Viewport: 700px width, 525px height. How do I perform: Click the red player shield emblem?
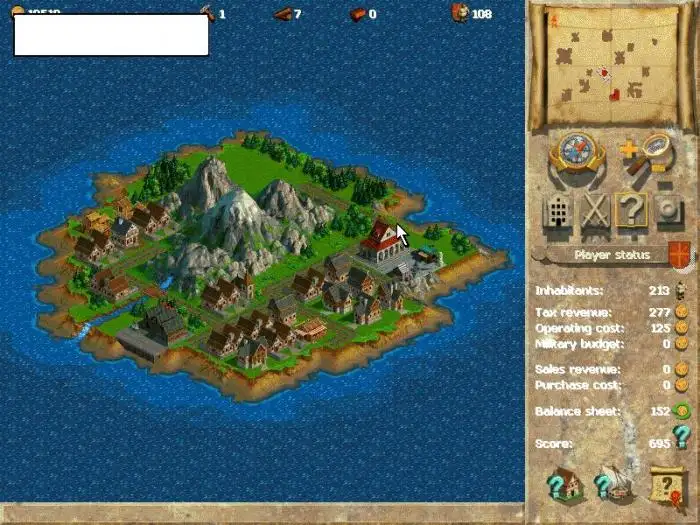coord(679,254)
